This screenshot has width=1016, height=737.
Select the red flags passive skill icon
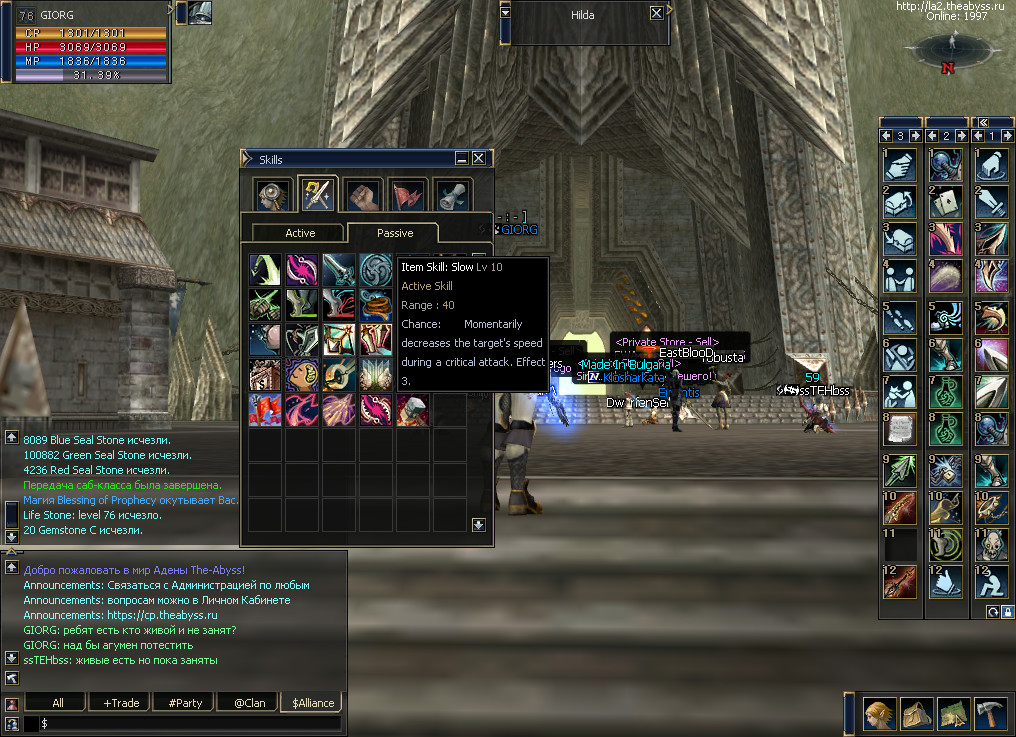click(x=265, y=409)
